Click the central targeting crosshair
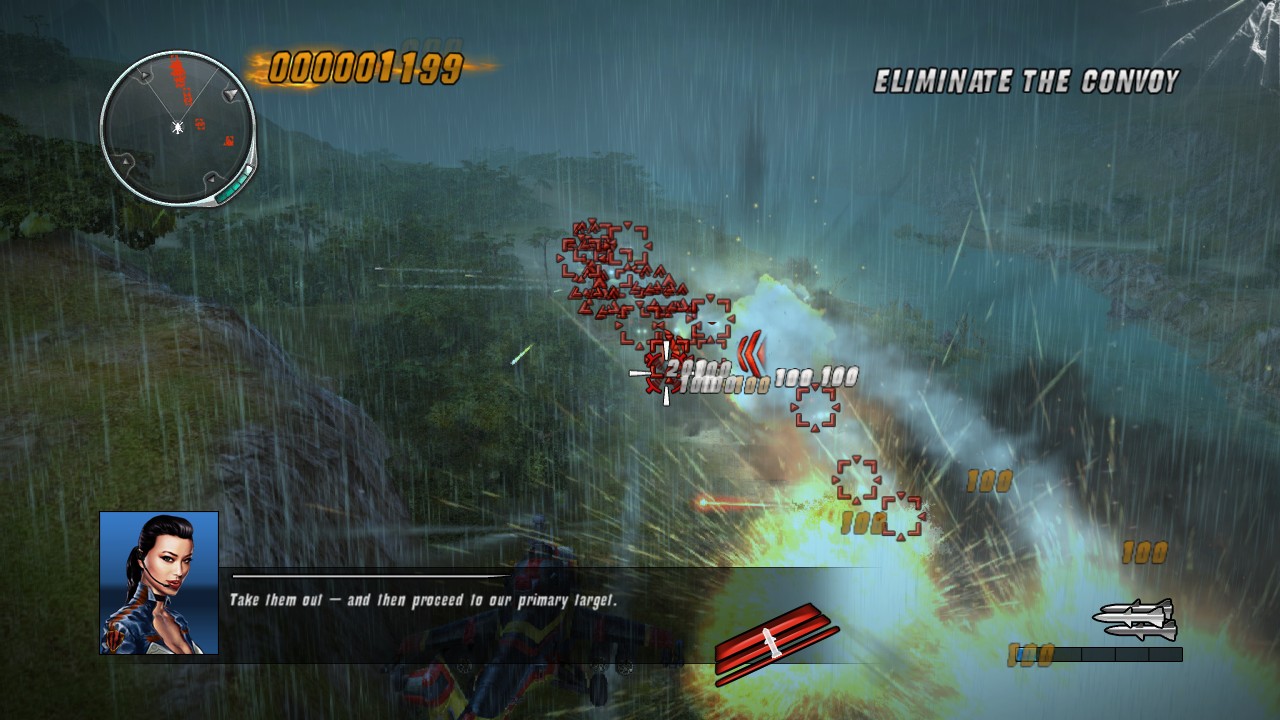The image size is (1280, 720). pyautogui.click(x=665, y=375)
